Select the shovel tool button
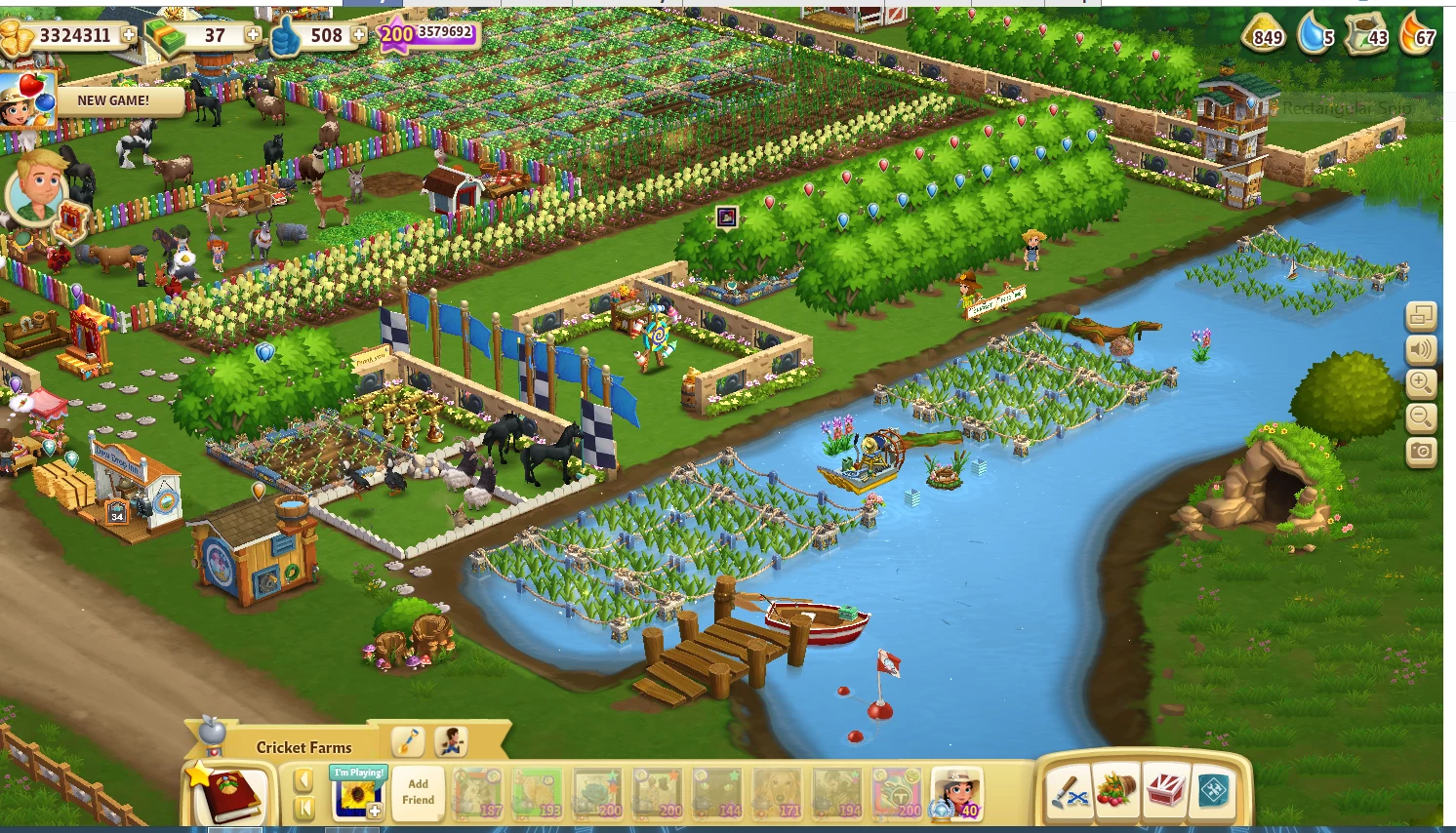 [408, 742]
